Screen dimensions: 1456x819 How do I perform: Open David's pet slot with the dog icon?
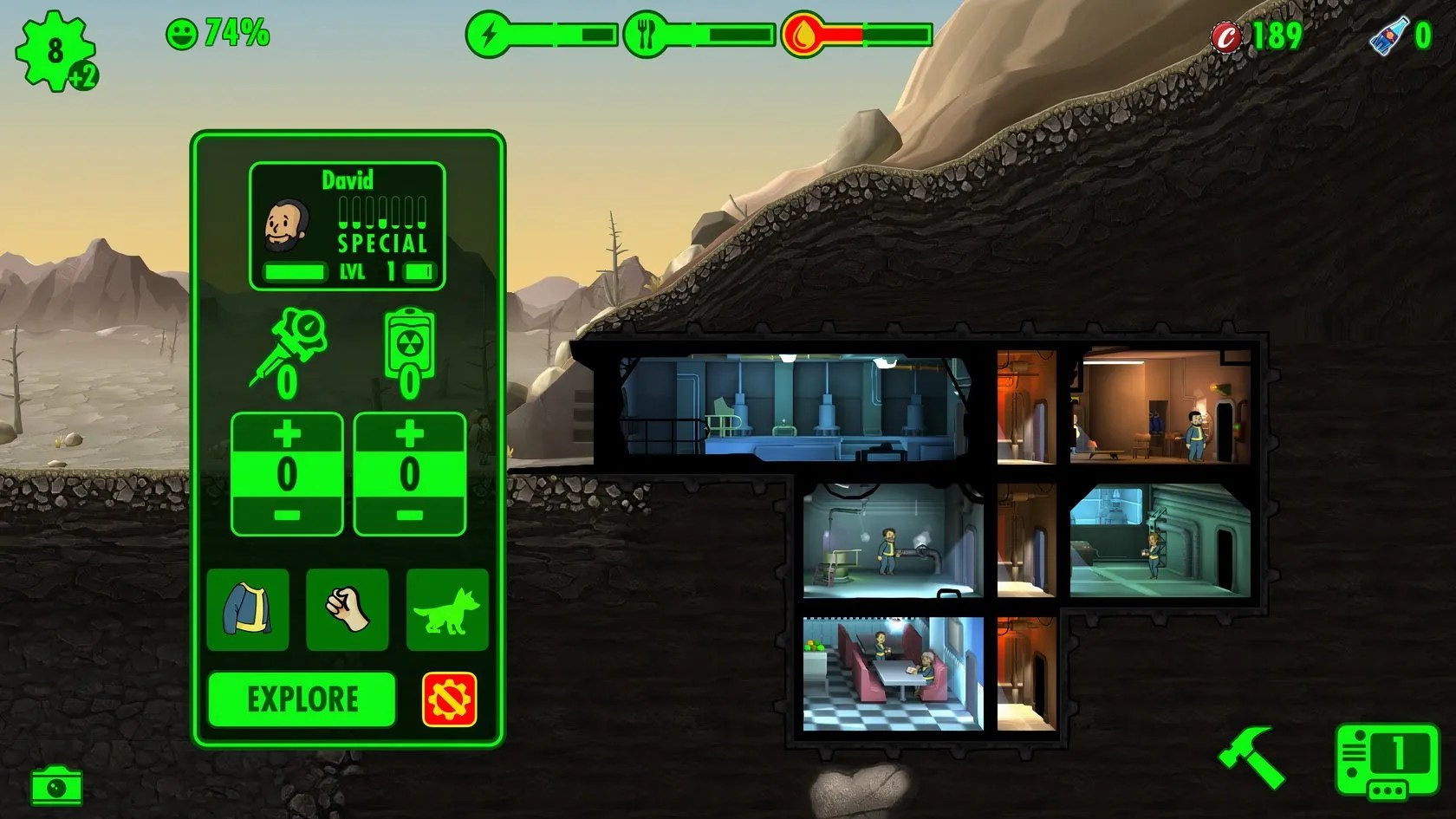[446, 611]
